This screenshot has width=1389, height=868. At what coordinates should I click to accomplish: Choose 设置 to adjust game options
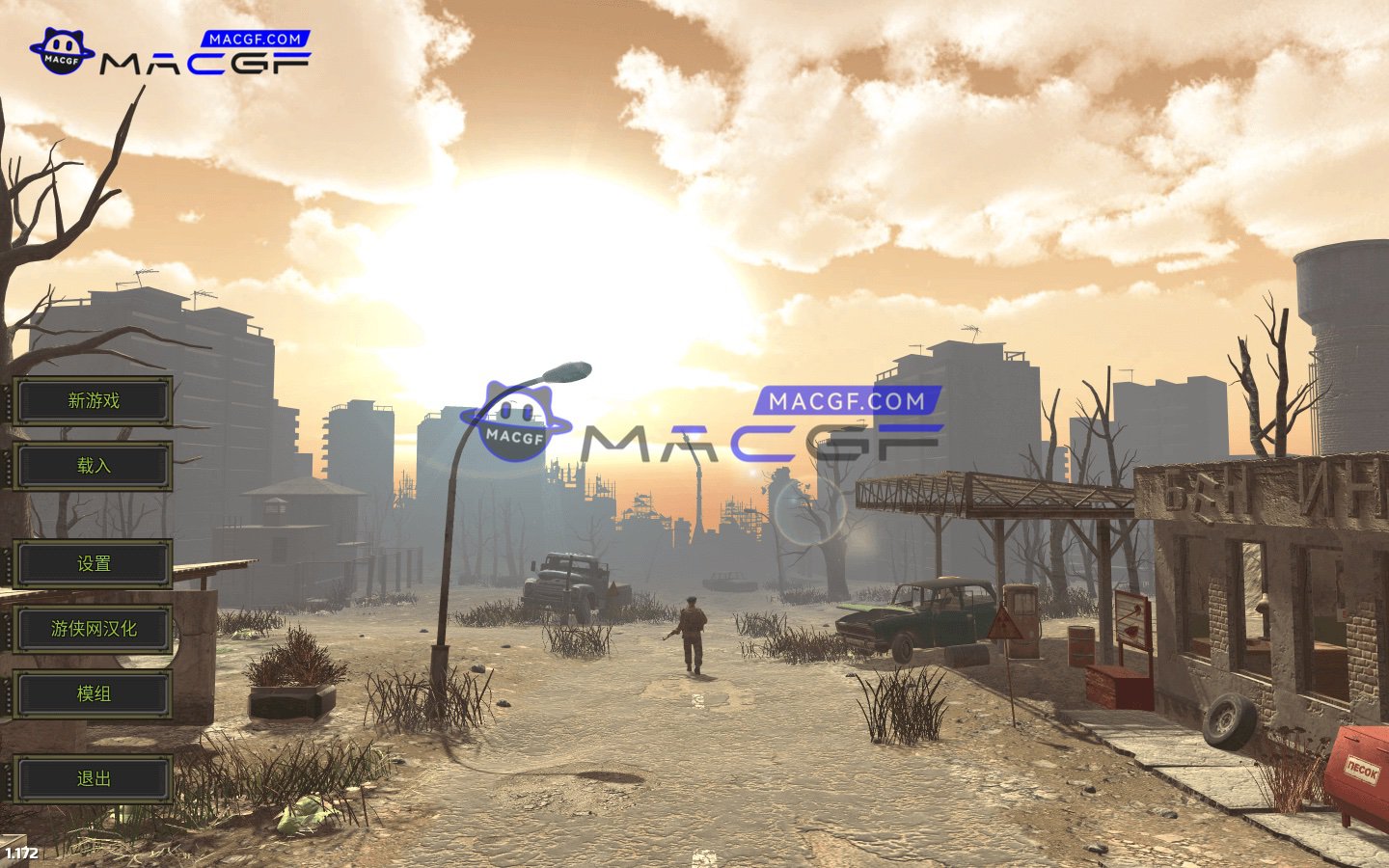pyautogui.click(x=93, y=563)
